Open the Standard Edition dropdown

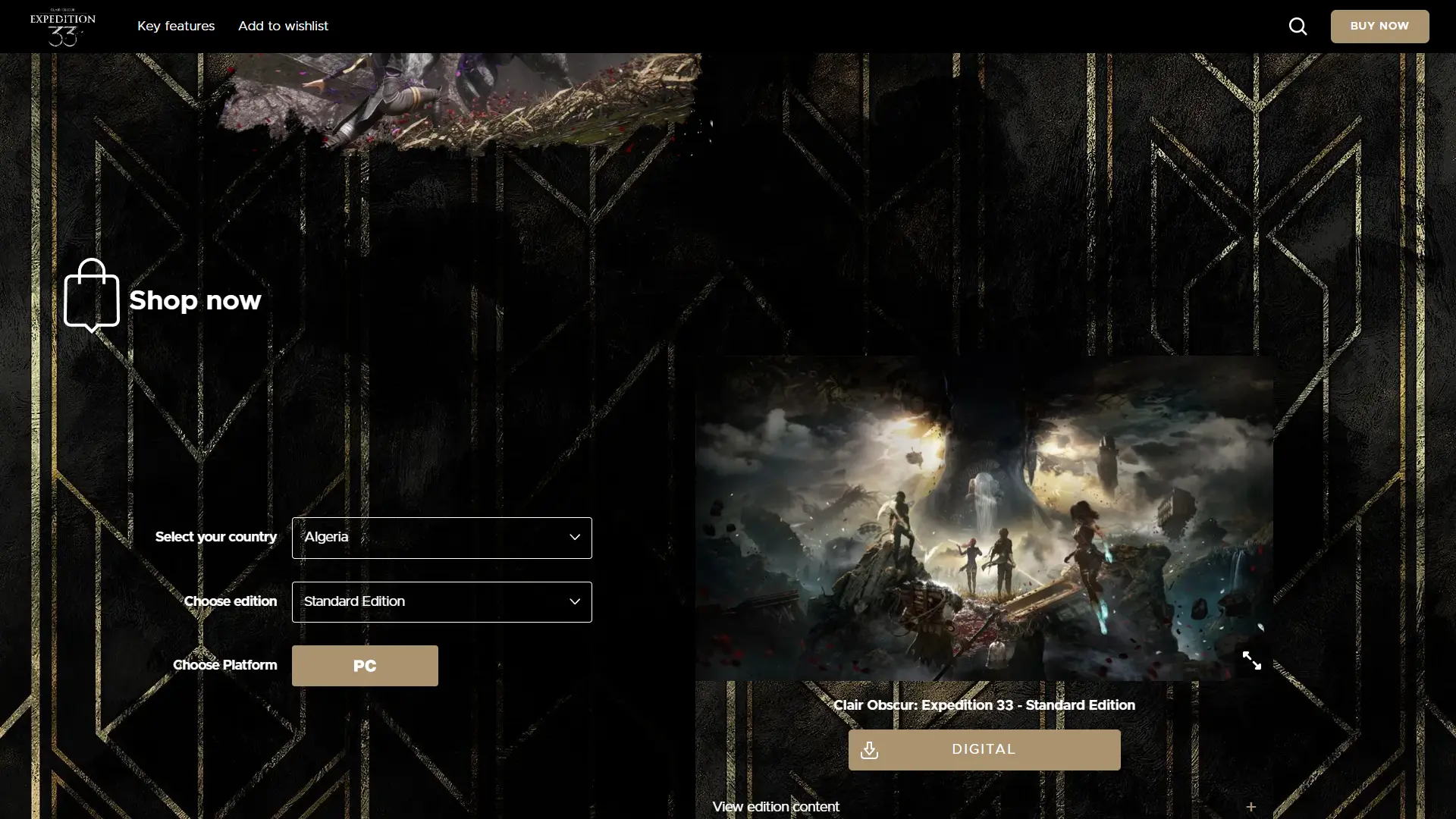(441, 602)
